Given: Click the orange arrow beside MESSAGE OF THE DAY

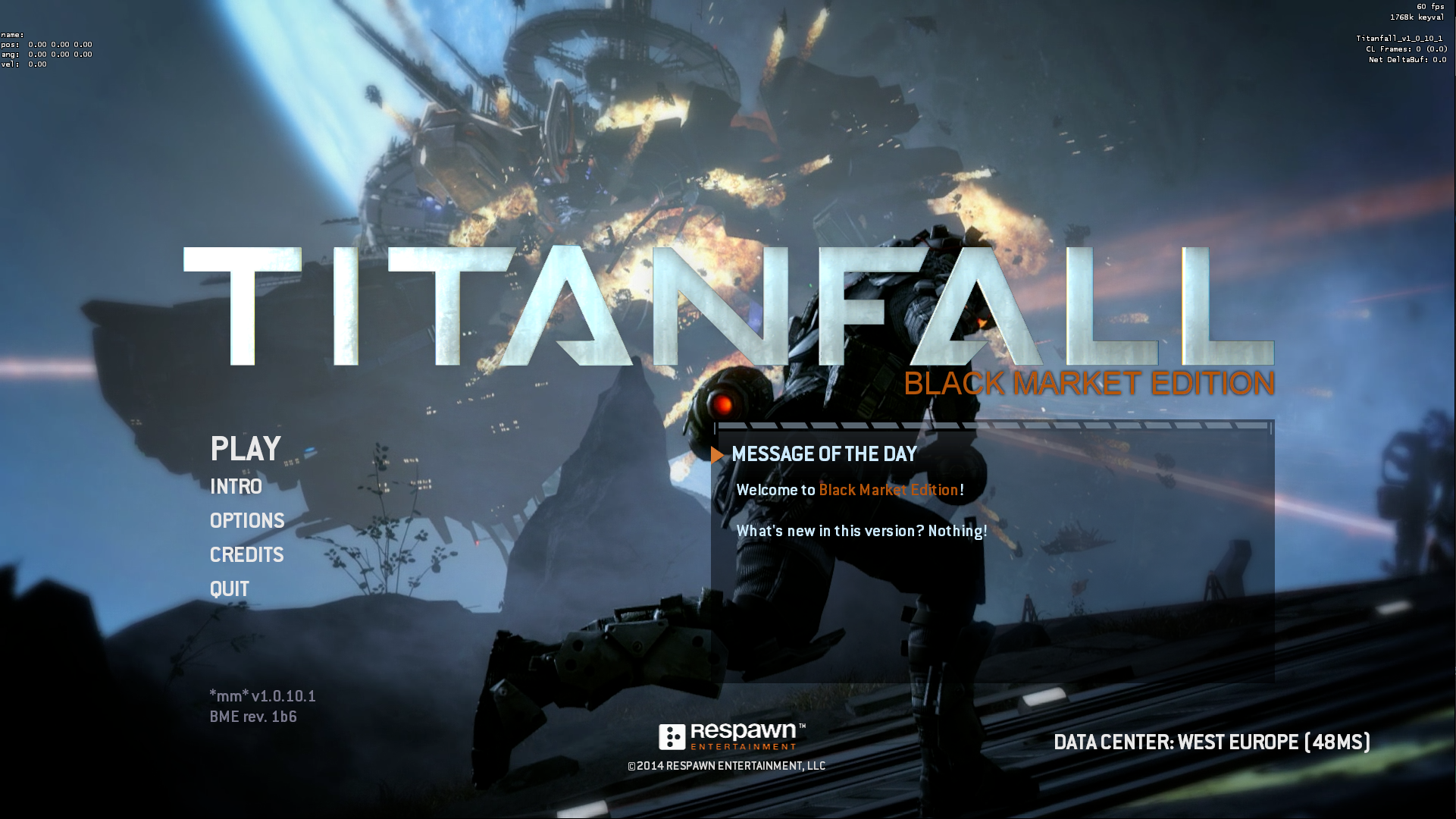Looking at the screenshot, I should pos(717,455).
